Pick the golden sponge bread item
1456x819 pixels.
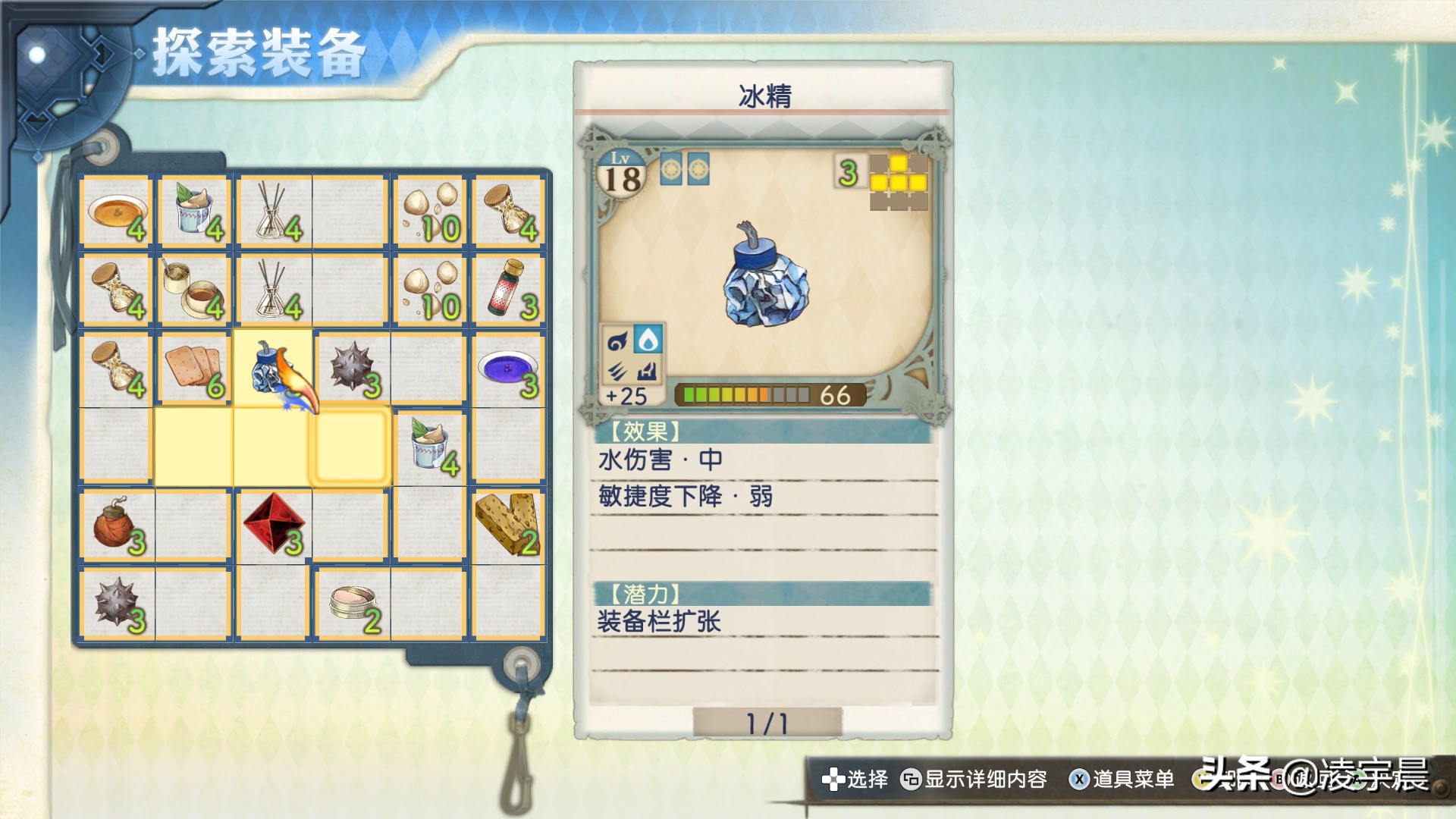click(x=507, y=525)
